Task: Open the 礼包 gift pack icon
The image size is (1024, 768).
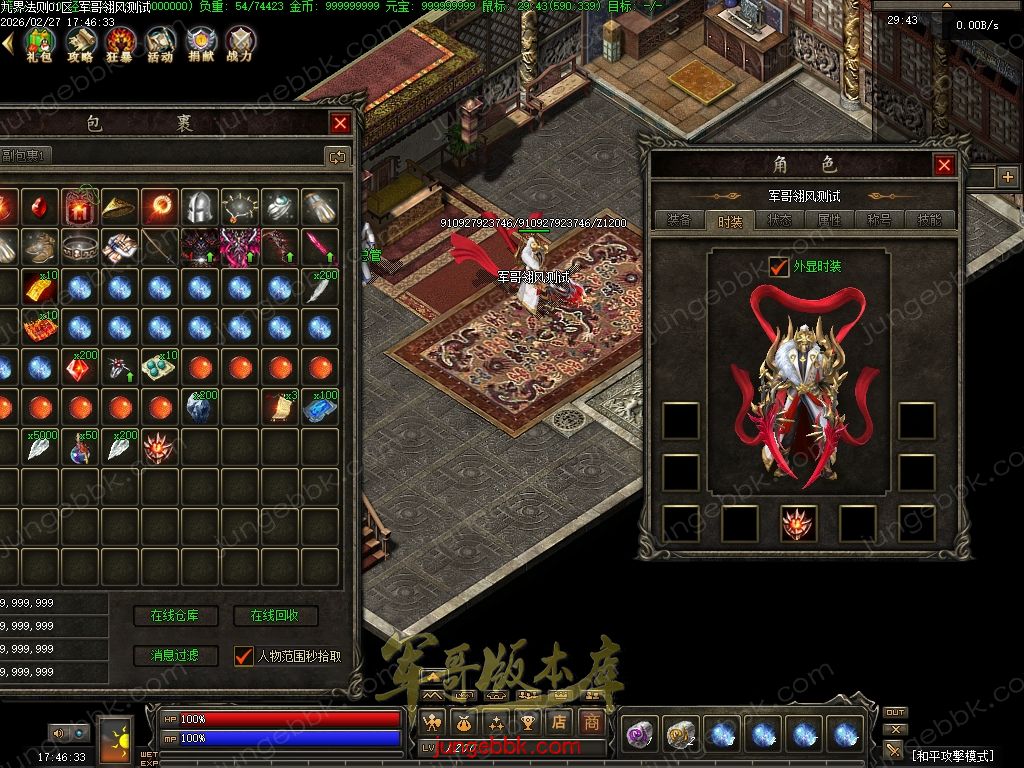Action: (39, 43)
